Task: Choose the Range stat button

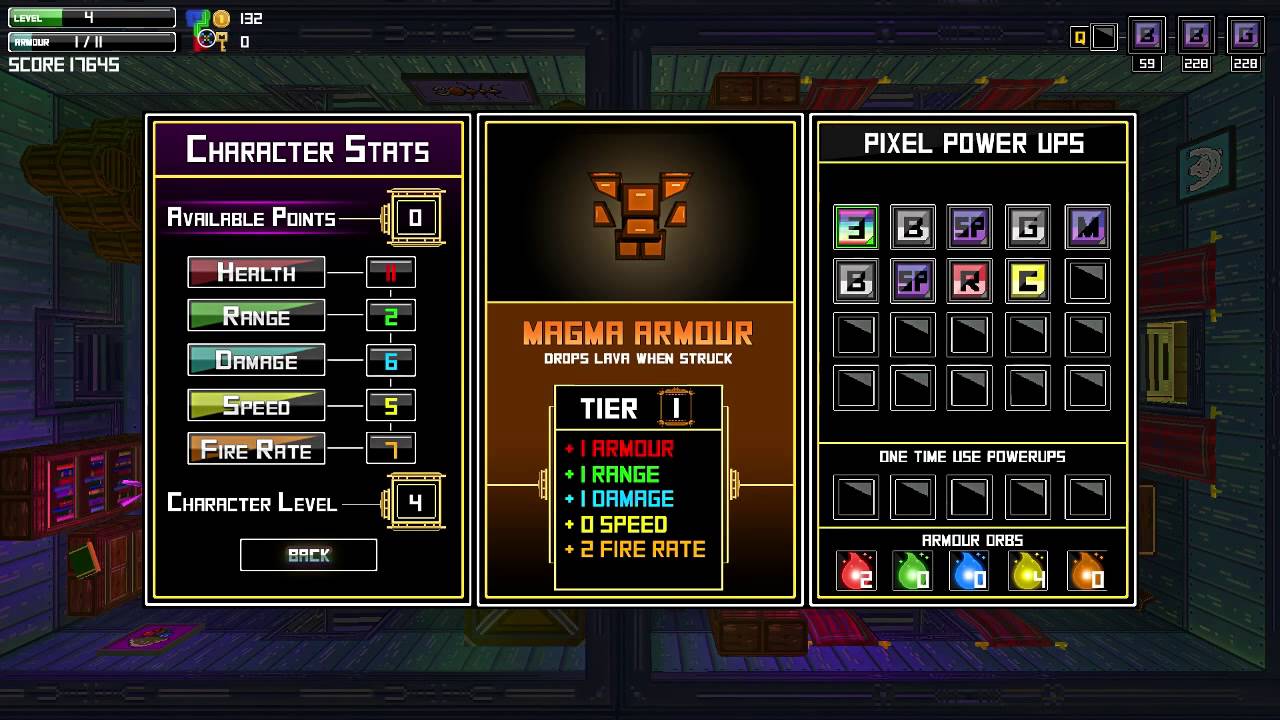Action: pos(256,316)
